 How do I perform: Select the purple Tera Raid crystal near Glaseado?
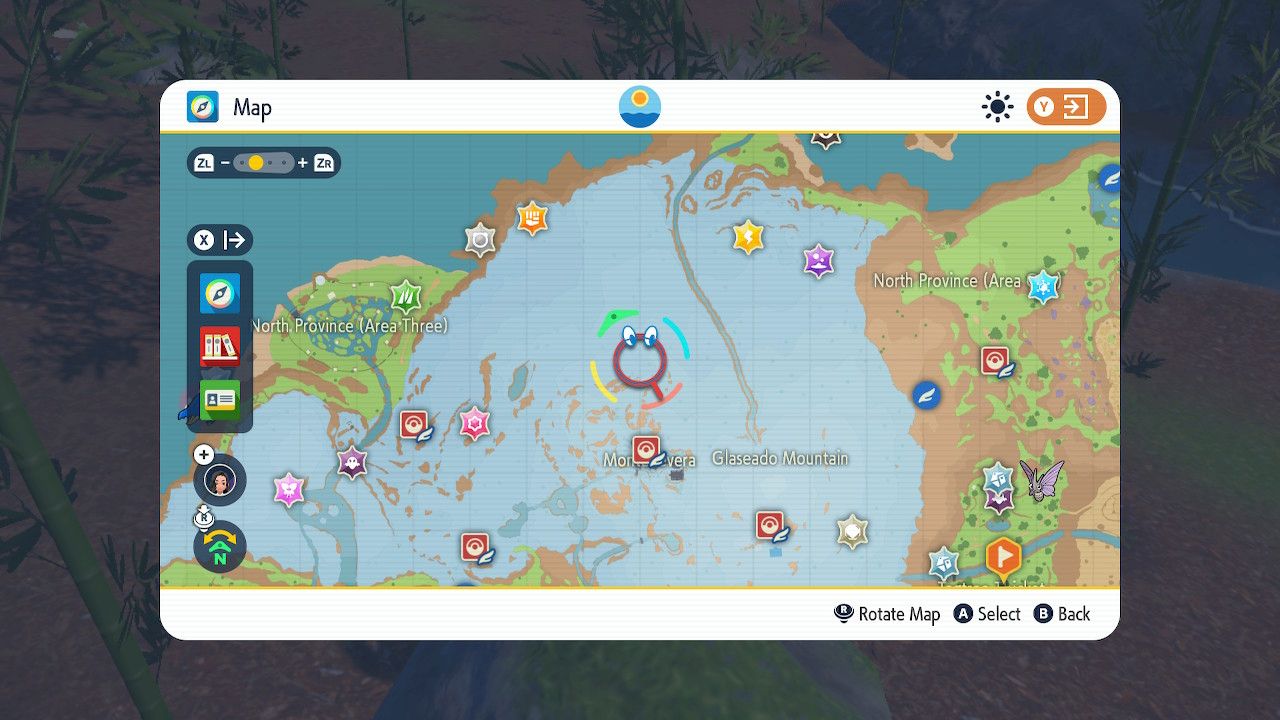point(818,262)
